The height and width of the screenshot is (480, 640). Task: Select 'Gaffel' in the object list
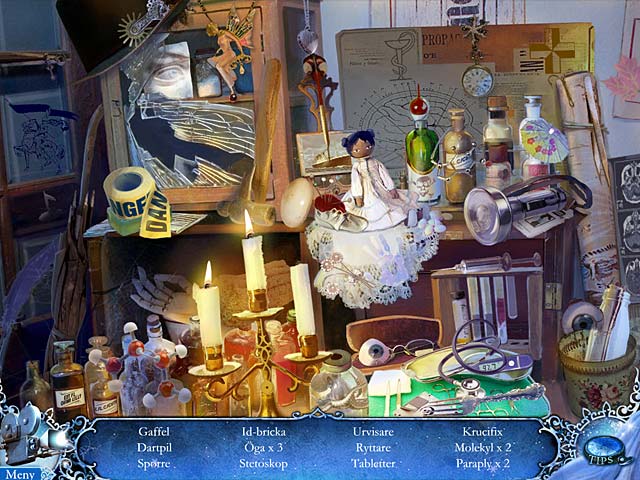click(155, 431)
